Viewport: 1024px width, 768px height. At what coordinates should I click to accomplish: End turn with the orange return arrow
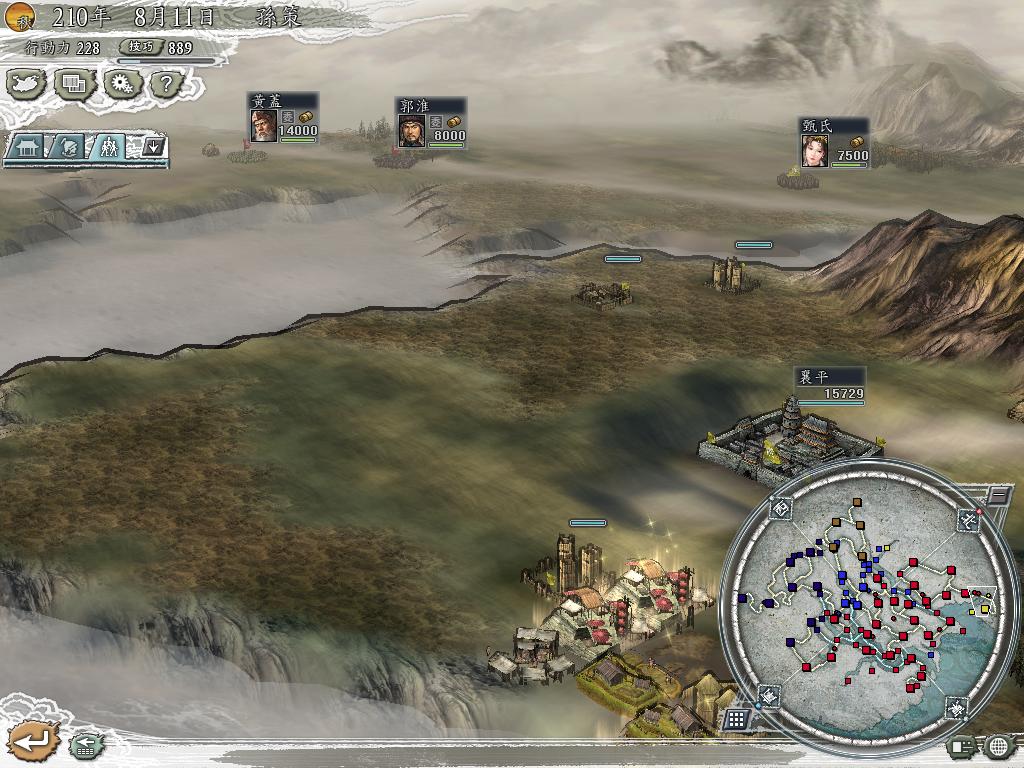coord(31,741)
